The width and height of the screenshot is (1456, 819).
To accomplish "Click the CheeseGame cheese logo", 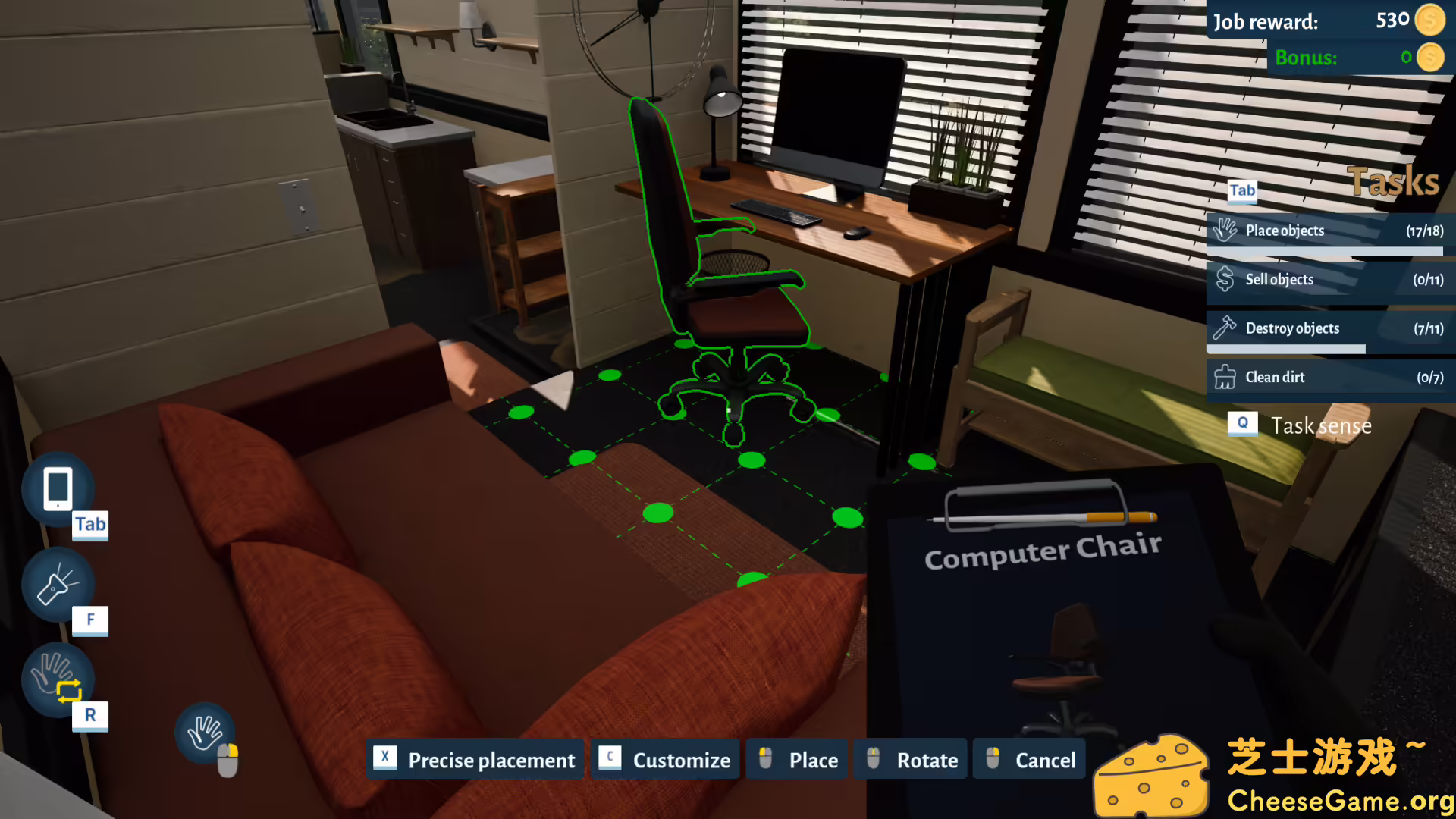I will tap(1153, 772).
